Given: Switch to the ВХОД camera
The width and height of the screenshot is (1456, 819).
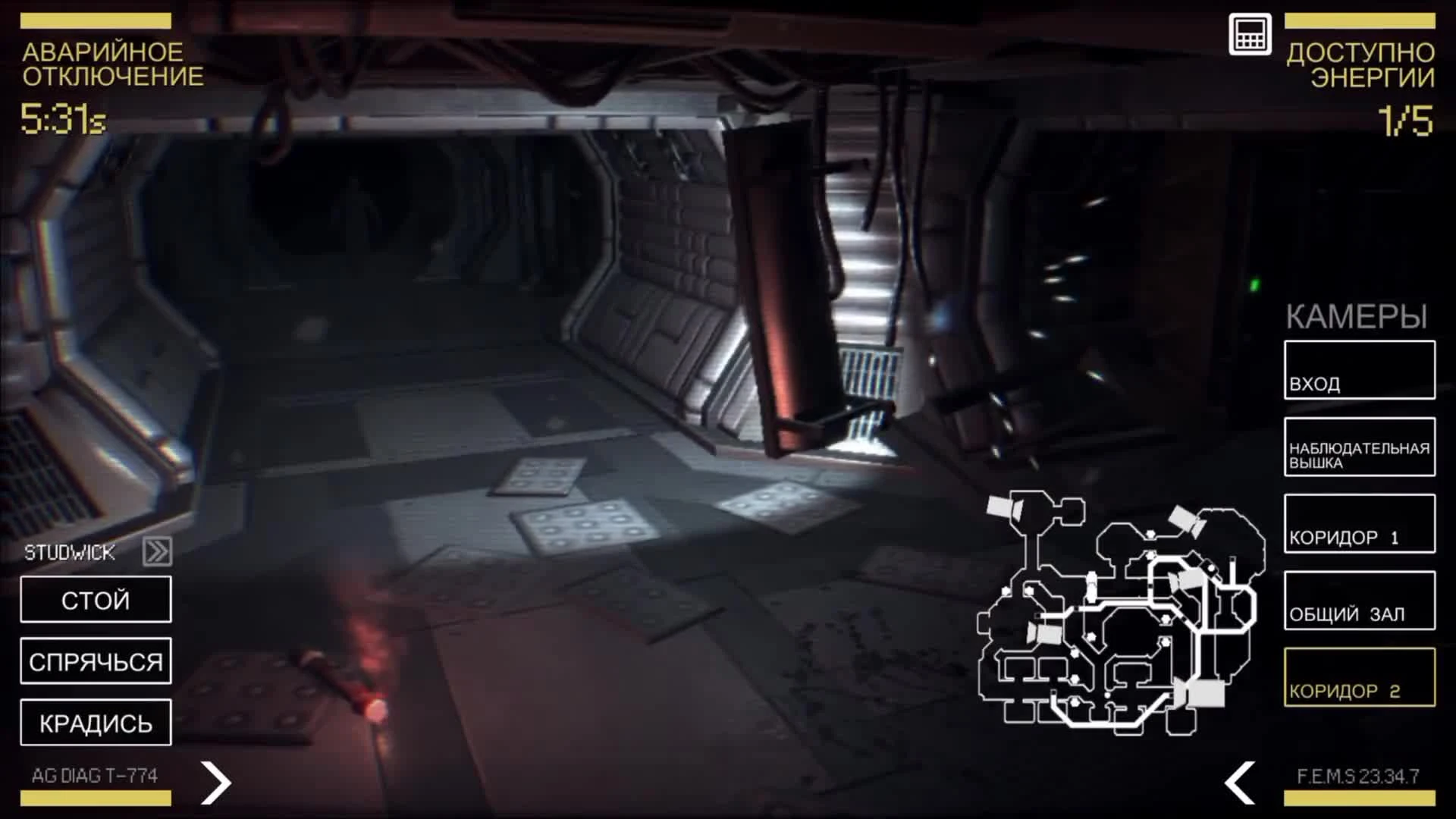Looking at the screenshot, I should pos(1359,372).
